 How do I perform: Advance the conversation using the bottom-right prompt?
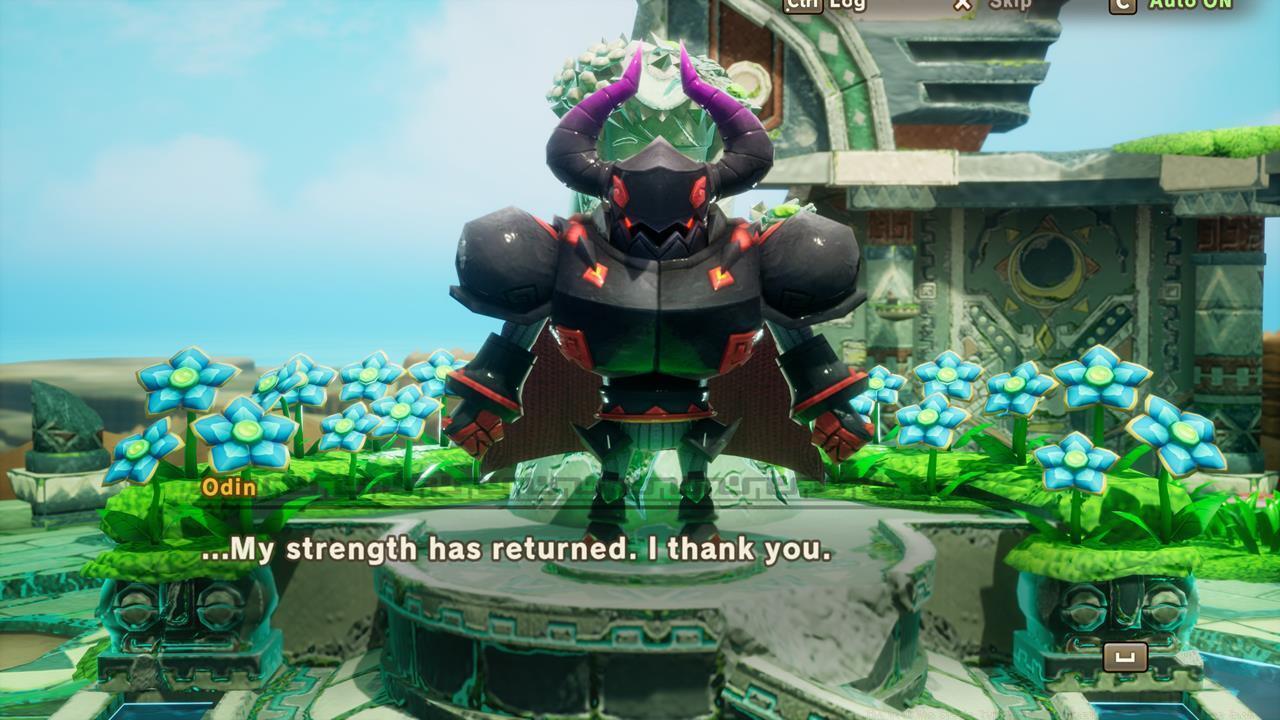pos(1125,657)
